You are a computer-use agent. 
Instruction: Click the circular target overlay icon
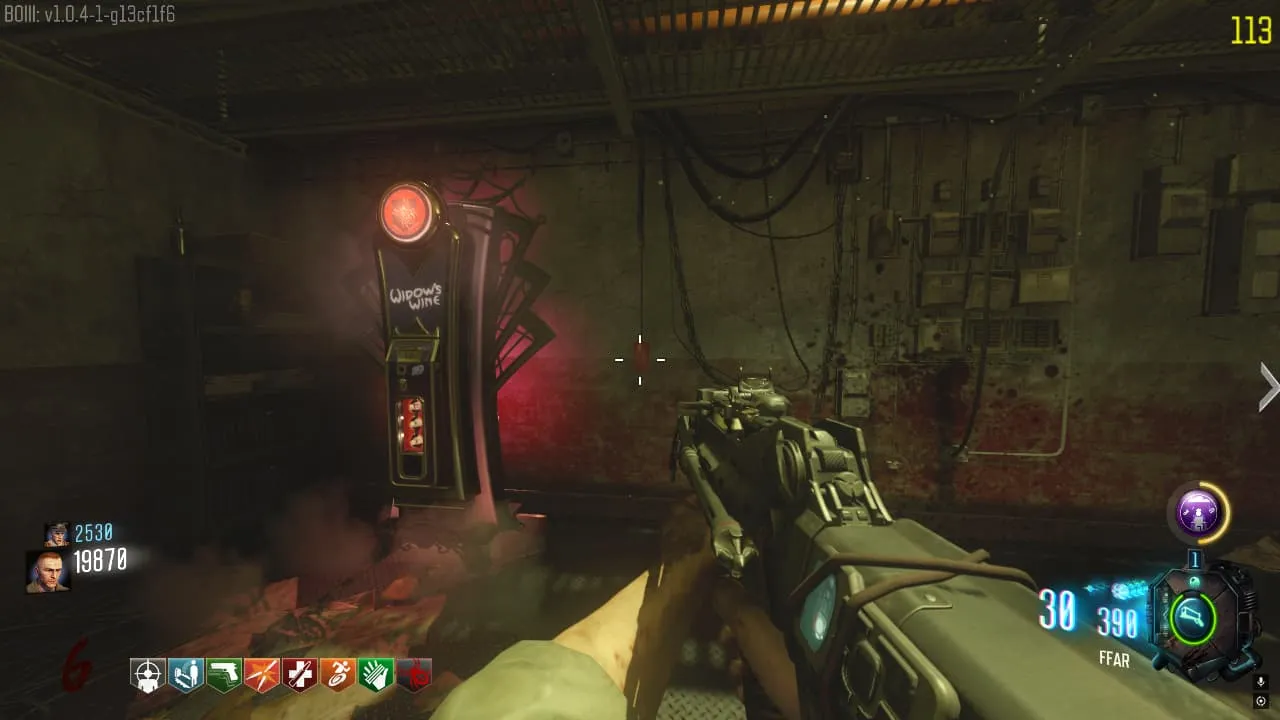click(1260, 701)
